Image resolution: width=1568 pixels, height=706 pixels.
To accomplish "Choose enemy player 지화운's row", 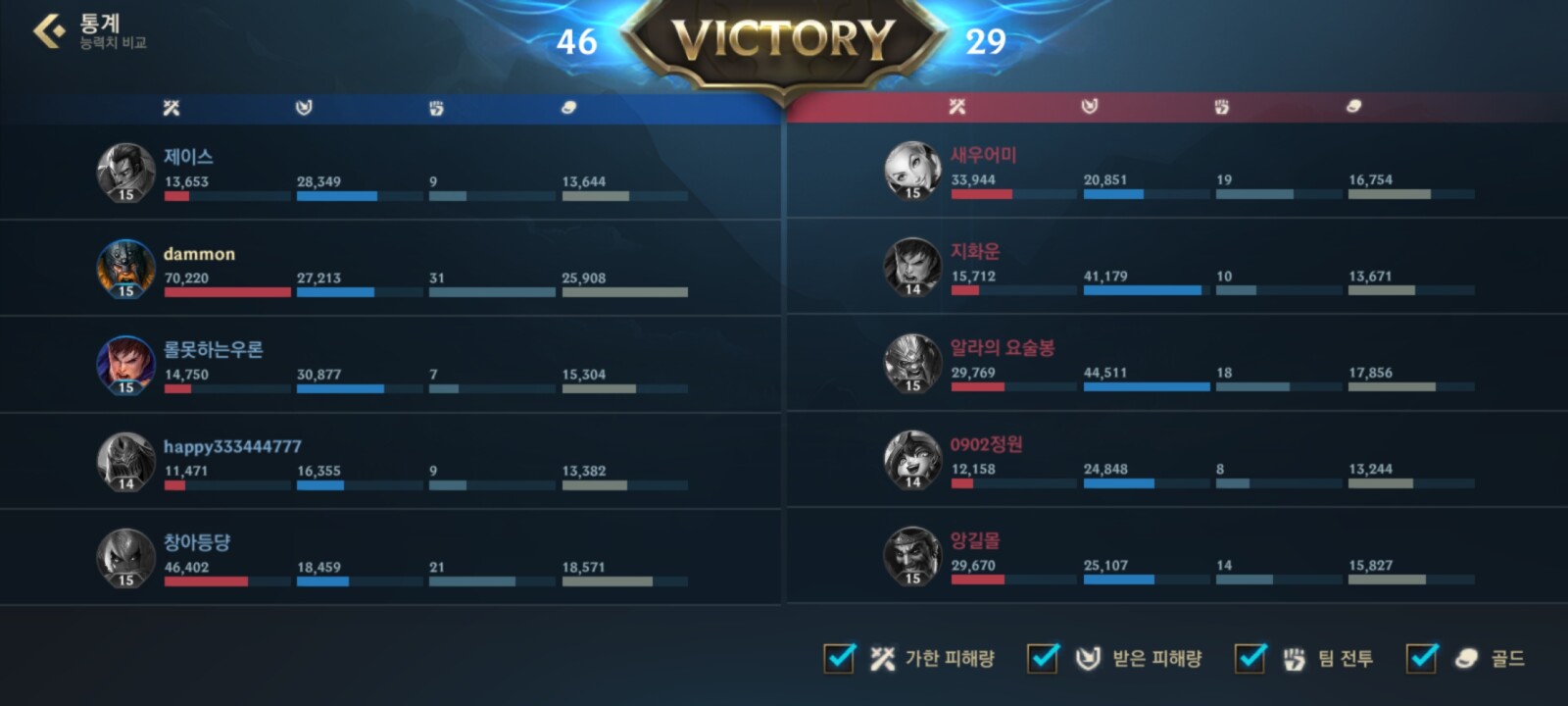I will (x=1176, y=267).
